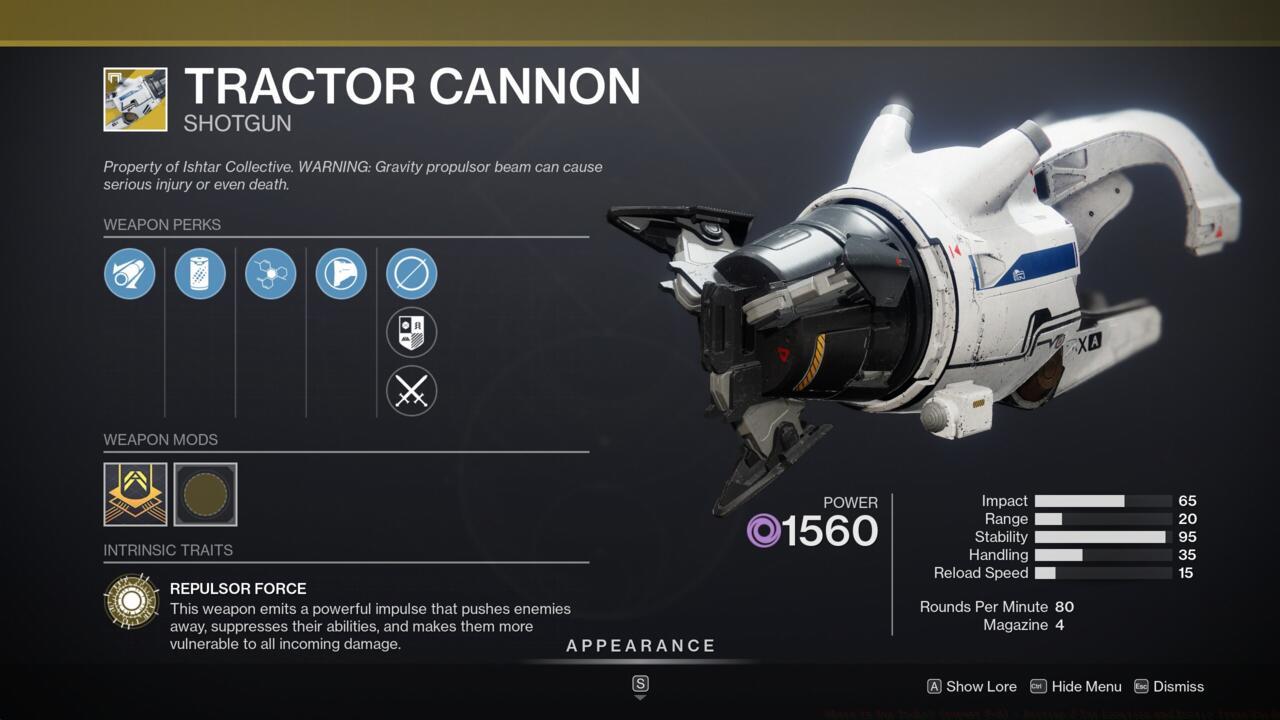Toggle the shield emblem kill tracker

(x=411, y=332)
